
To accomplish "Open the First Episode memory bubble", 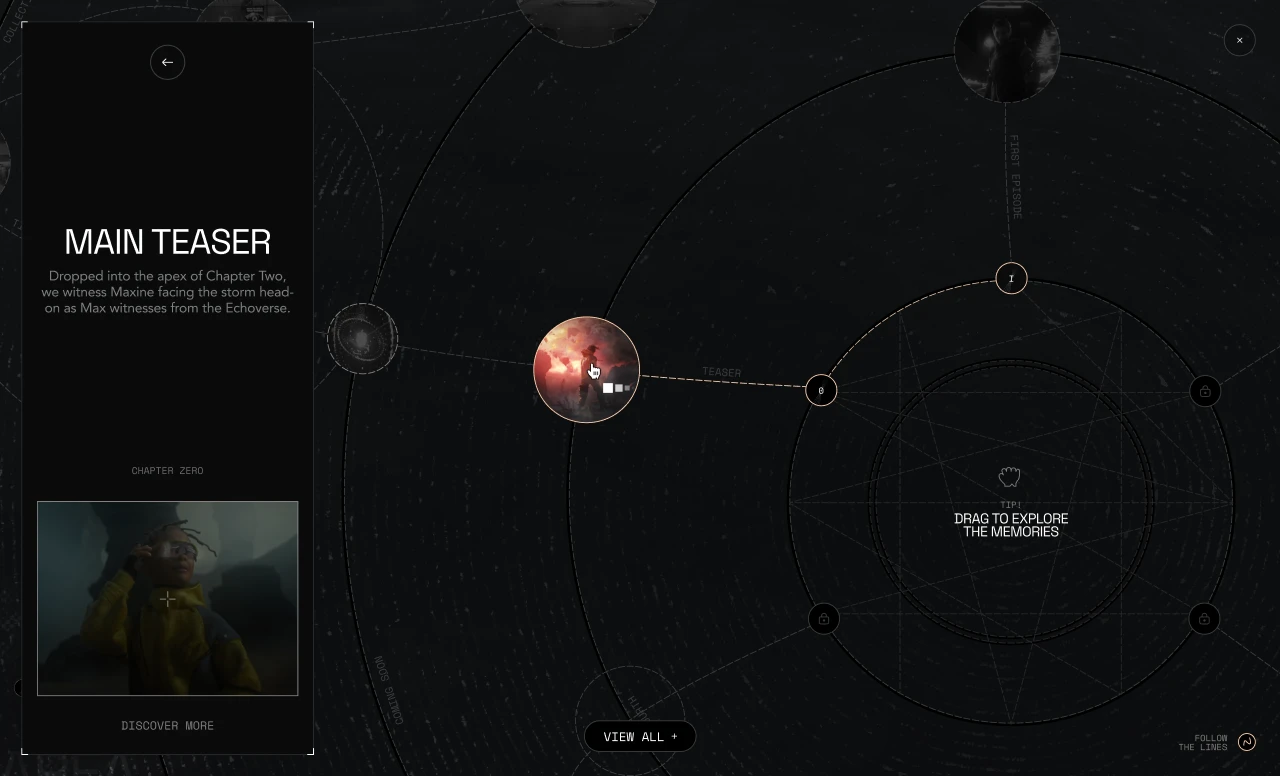I will [1006, 50].
